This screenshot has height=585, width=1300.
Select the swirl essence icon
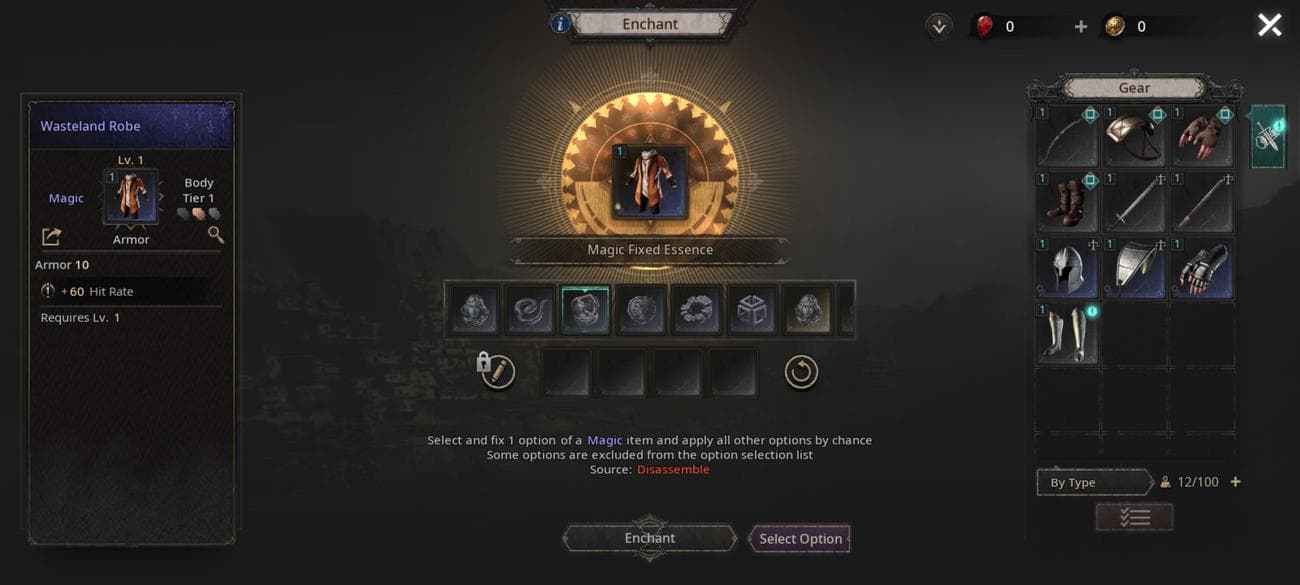(531, 309)
